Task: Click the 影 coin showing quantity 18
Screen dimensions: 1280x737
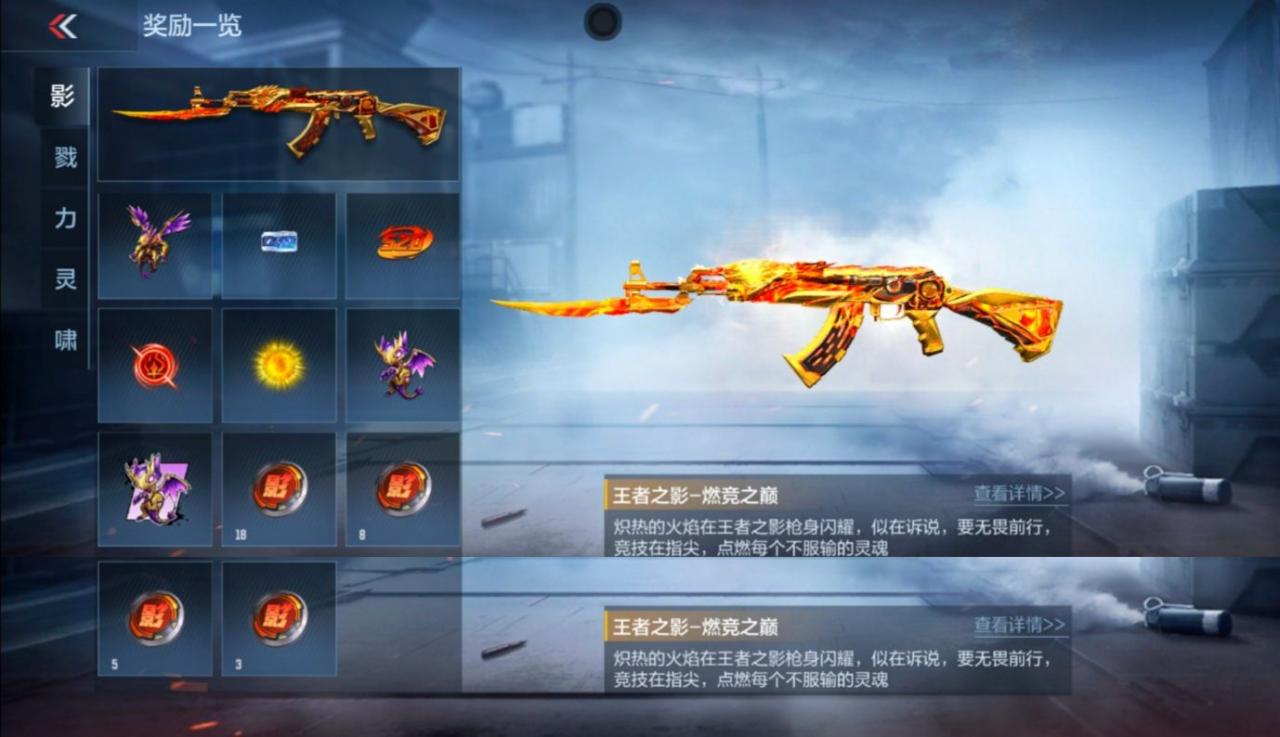Action: [278, 487]
